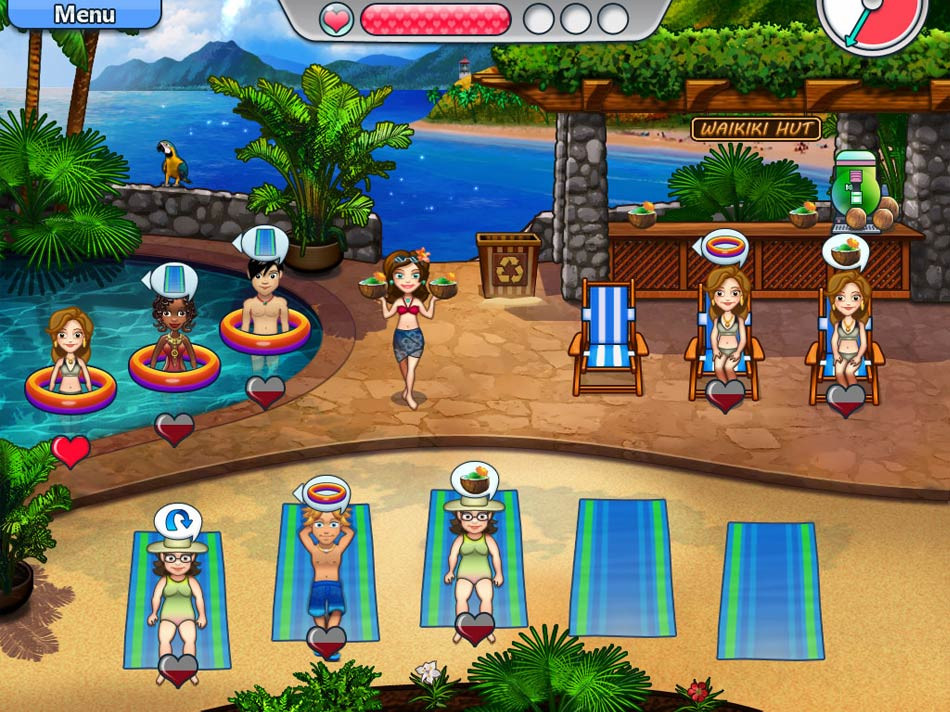950x712 pixels.
Task: Select the blue refresh-arrow bubble above the hat lady
Action: tap(177, 521)
